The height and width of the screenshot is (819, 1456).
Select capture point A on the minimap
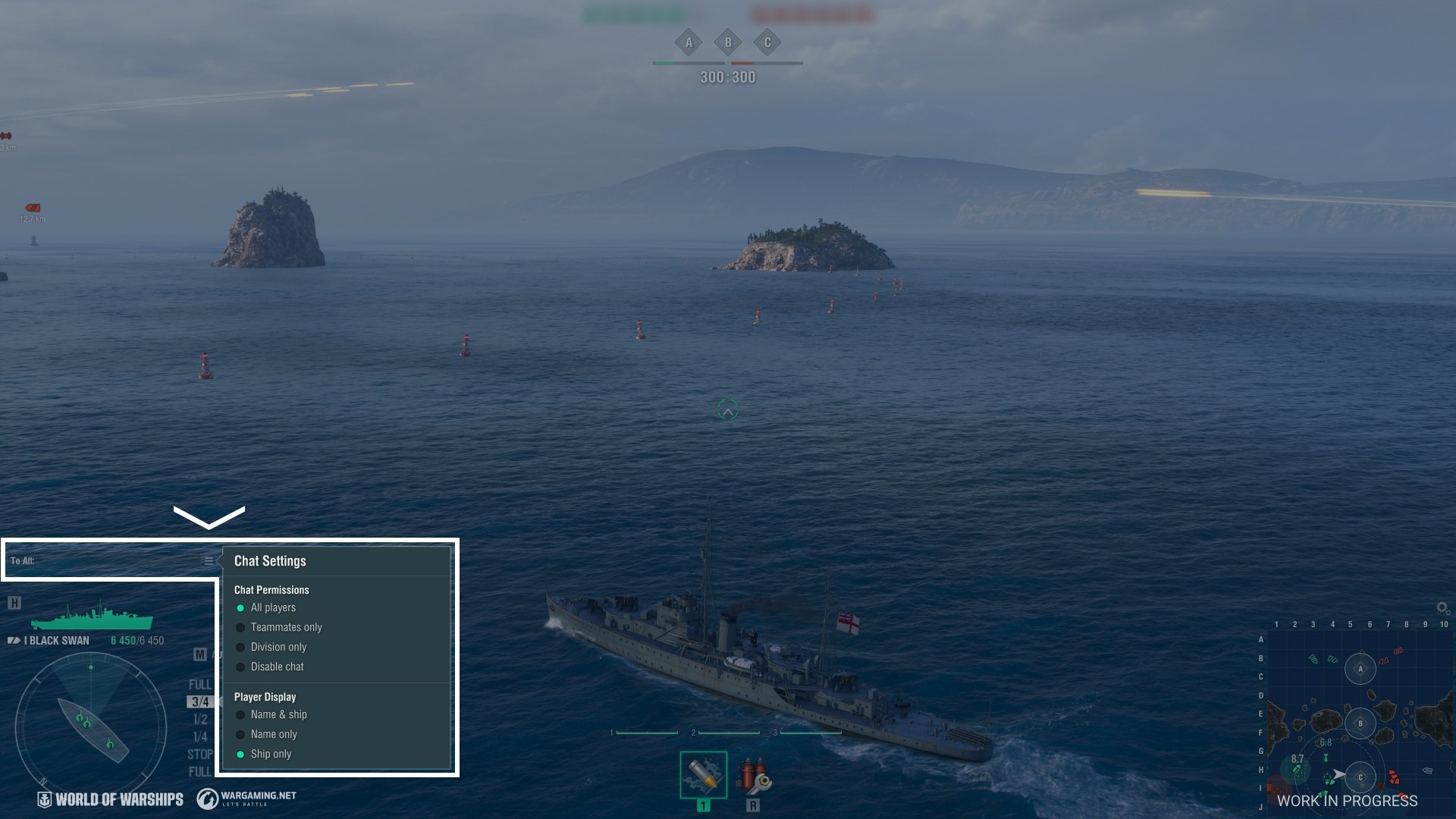[1360, 669]
